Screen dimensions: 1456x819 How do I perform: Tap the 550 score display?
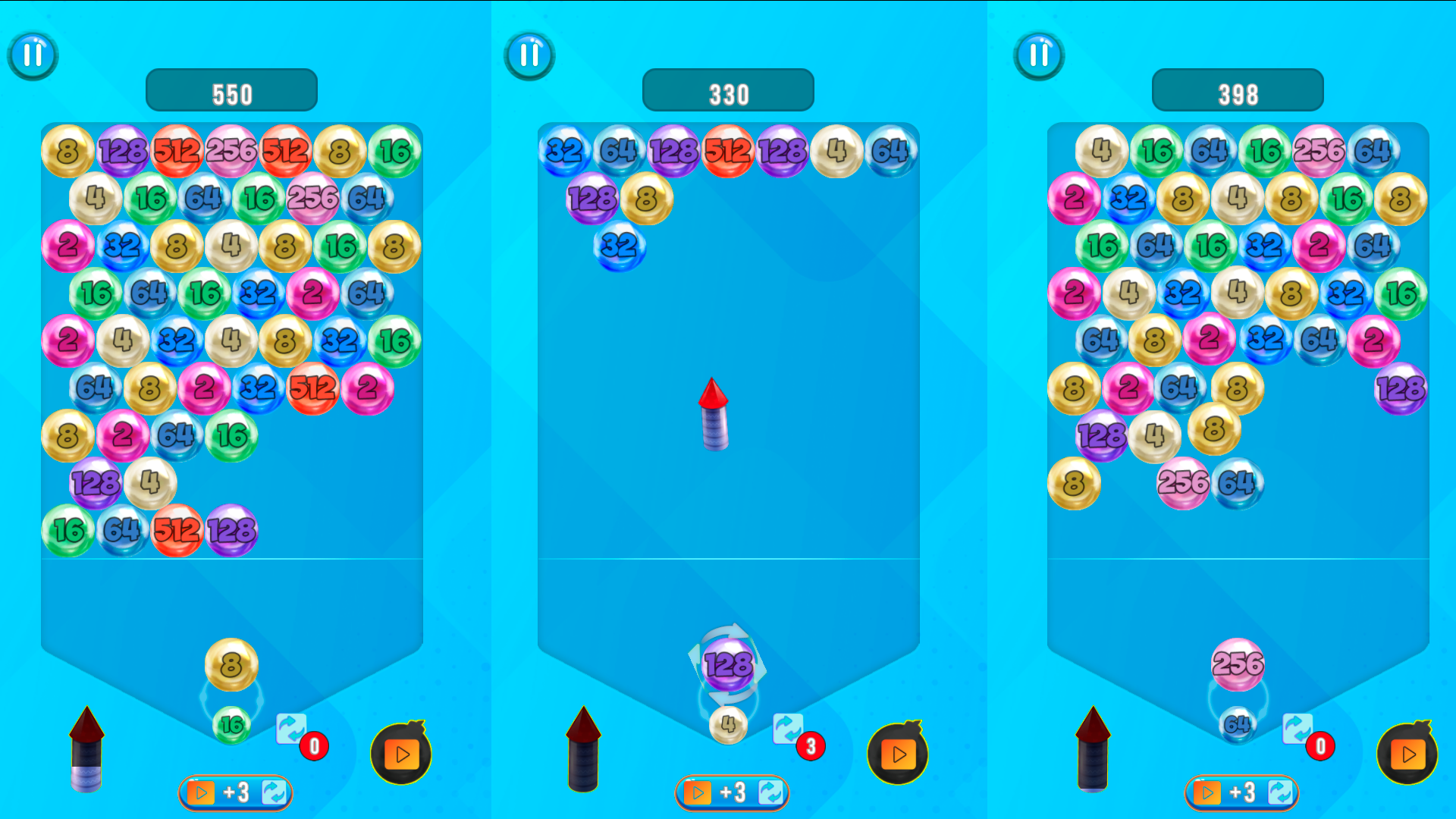tap(231, 89)
